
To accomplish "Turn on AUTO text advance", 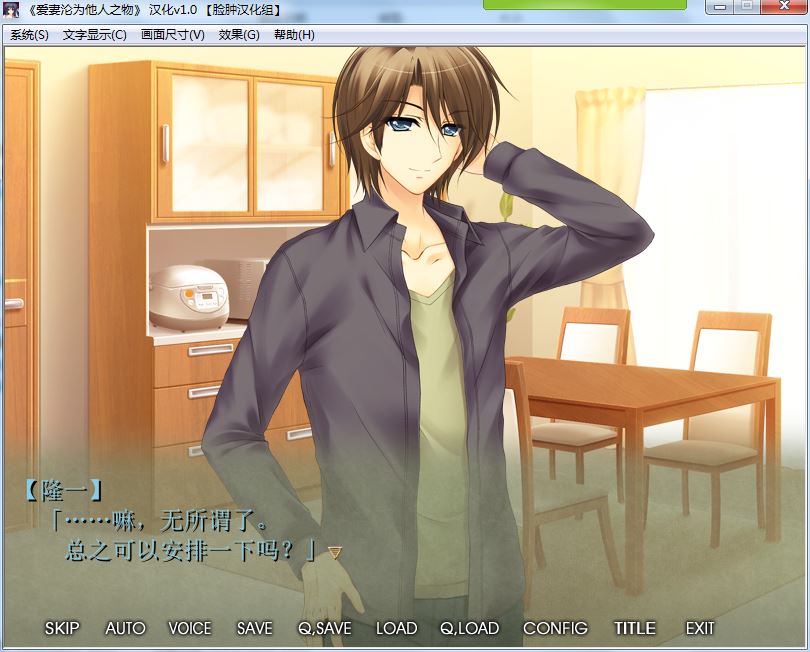I will (125, 628).
